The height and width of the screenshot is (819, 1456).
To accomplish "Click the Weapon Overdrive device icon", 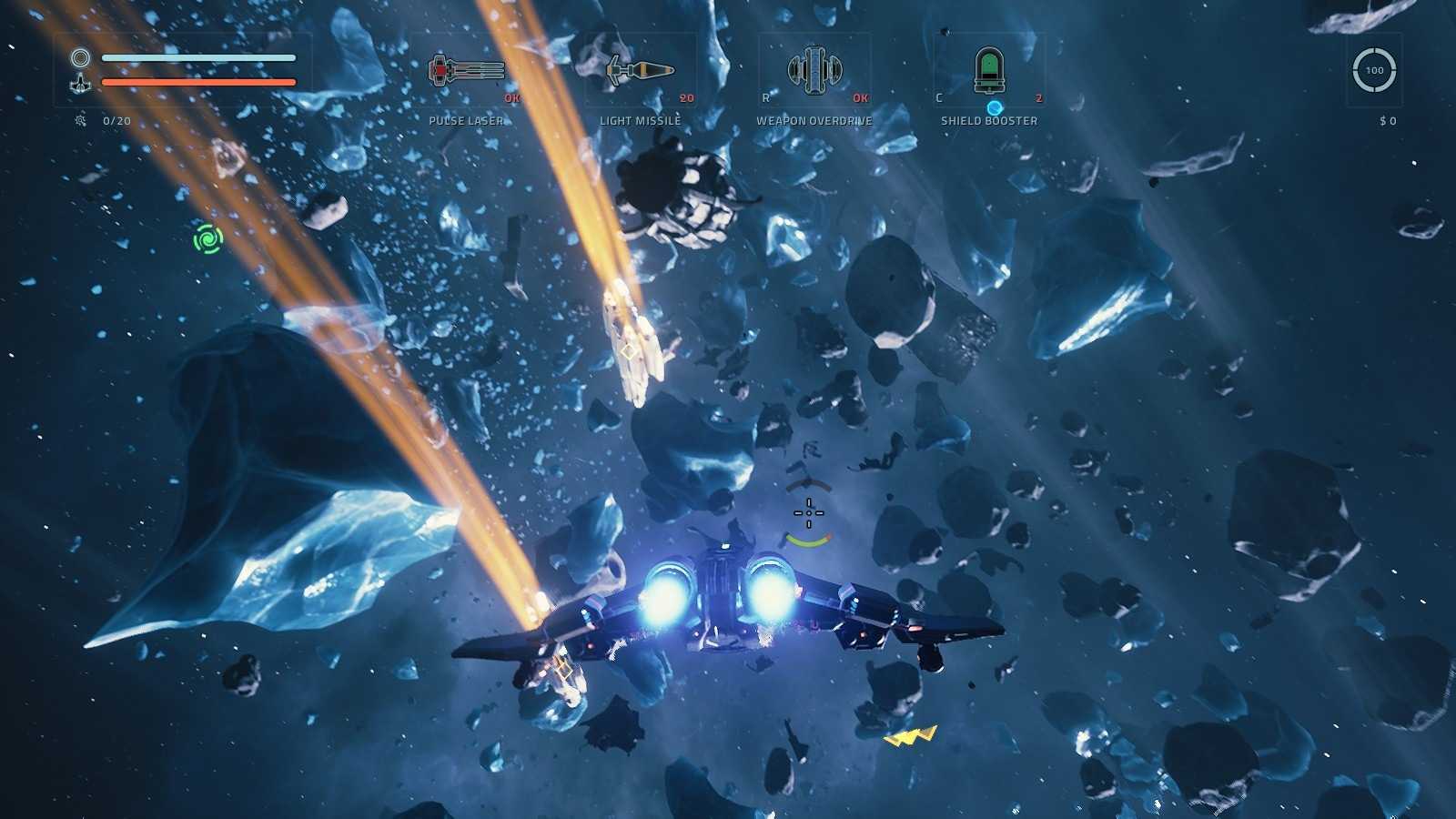I will 816,68.
